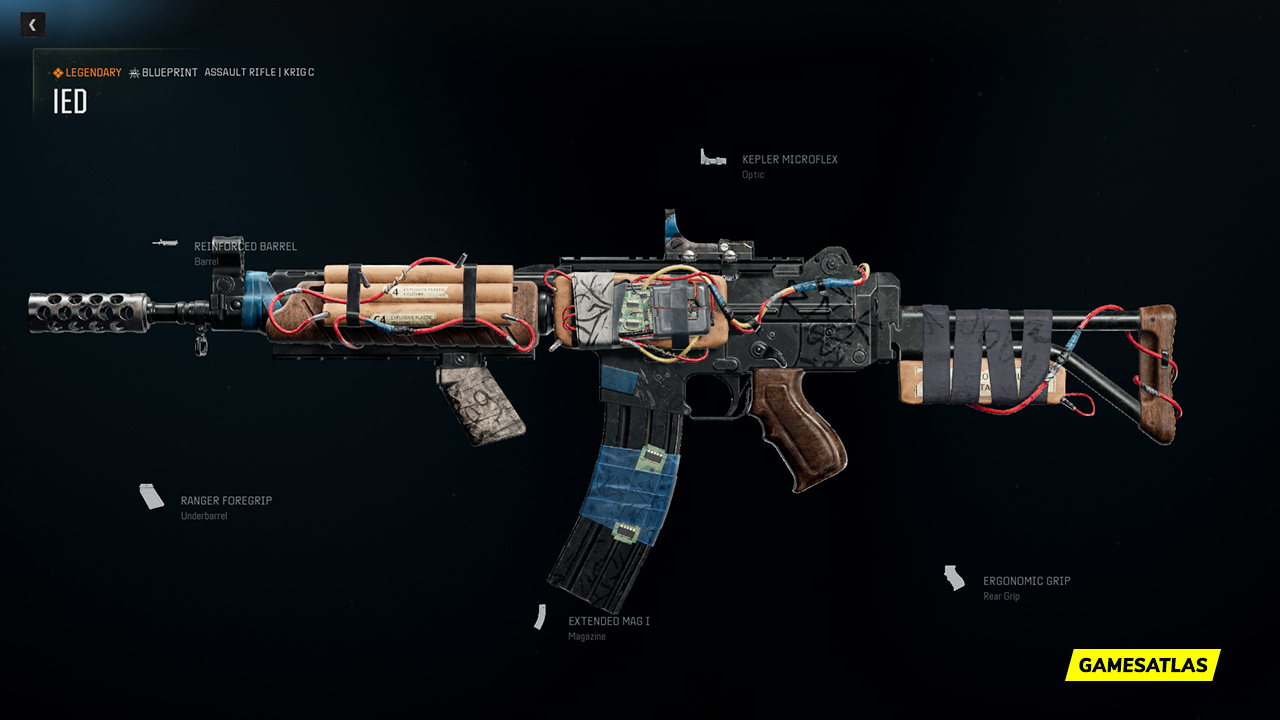The width and height of the screenshot is (1280, 720).
Task: Select the Extended Mag I magazine
Action: 608,622
